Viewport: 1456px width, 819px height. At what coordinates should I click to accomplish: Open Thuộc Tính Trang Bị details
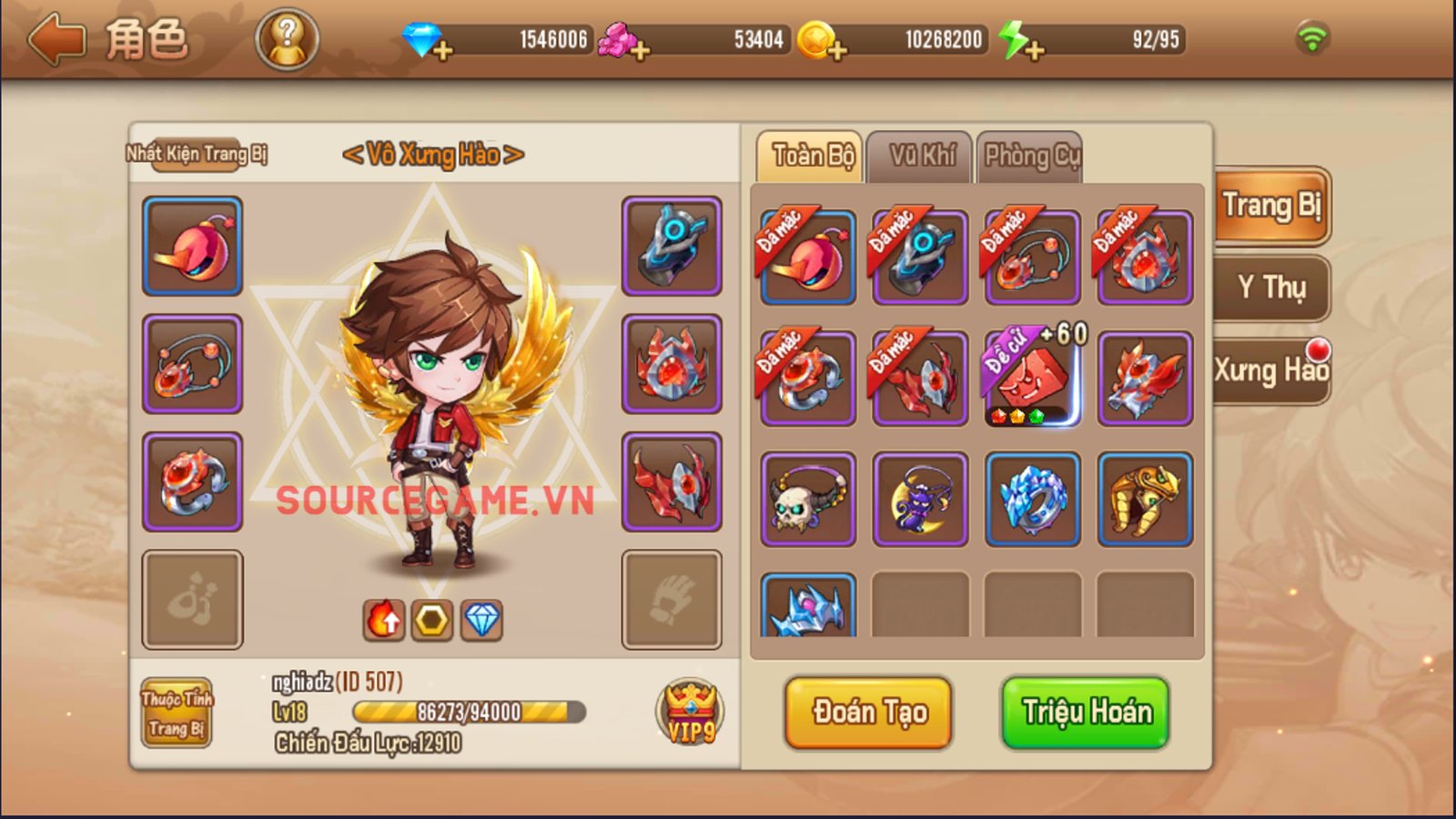177,713
